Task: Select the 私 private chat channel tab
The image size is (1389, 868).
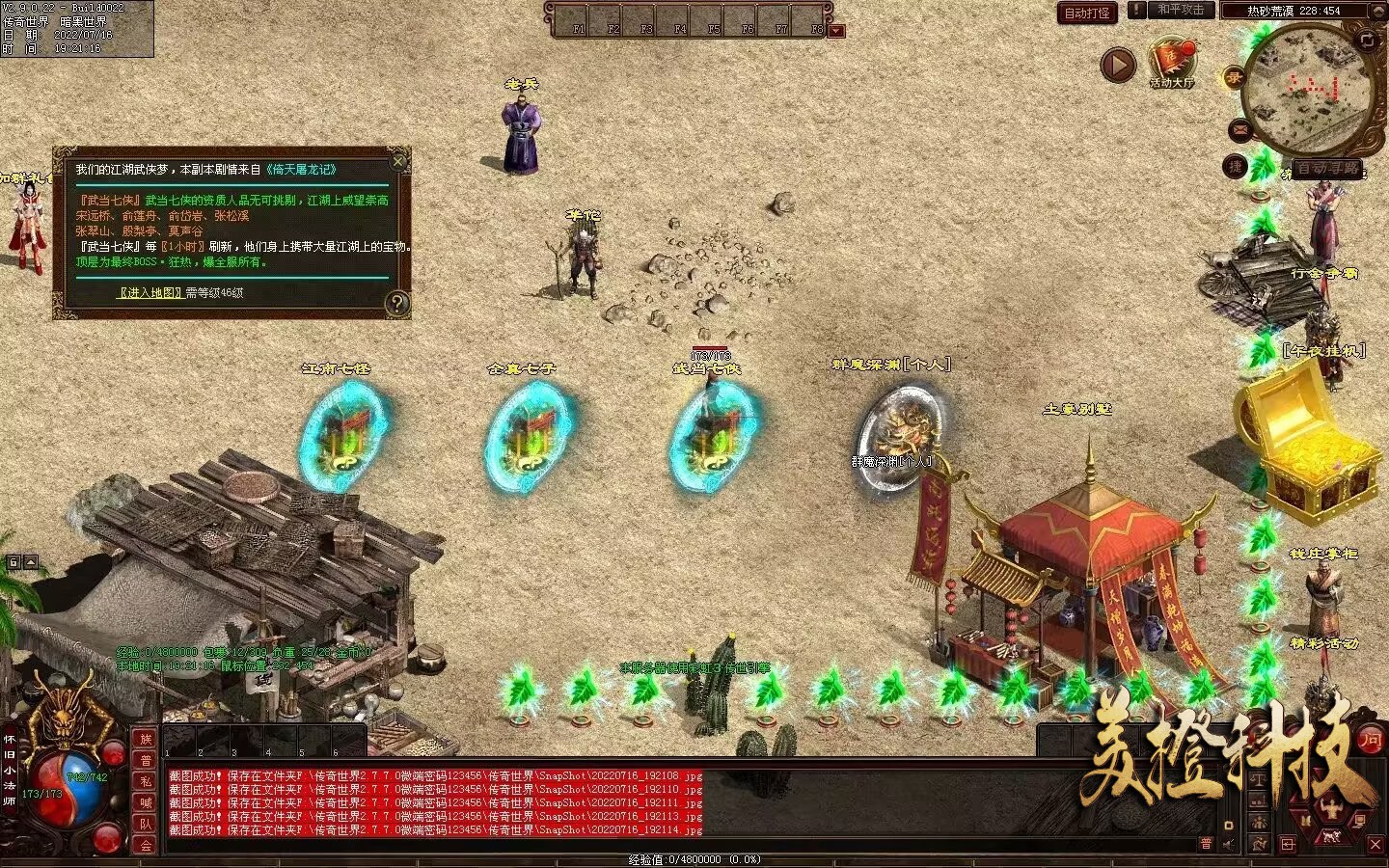Action: 146,781
